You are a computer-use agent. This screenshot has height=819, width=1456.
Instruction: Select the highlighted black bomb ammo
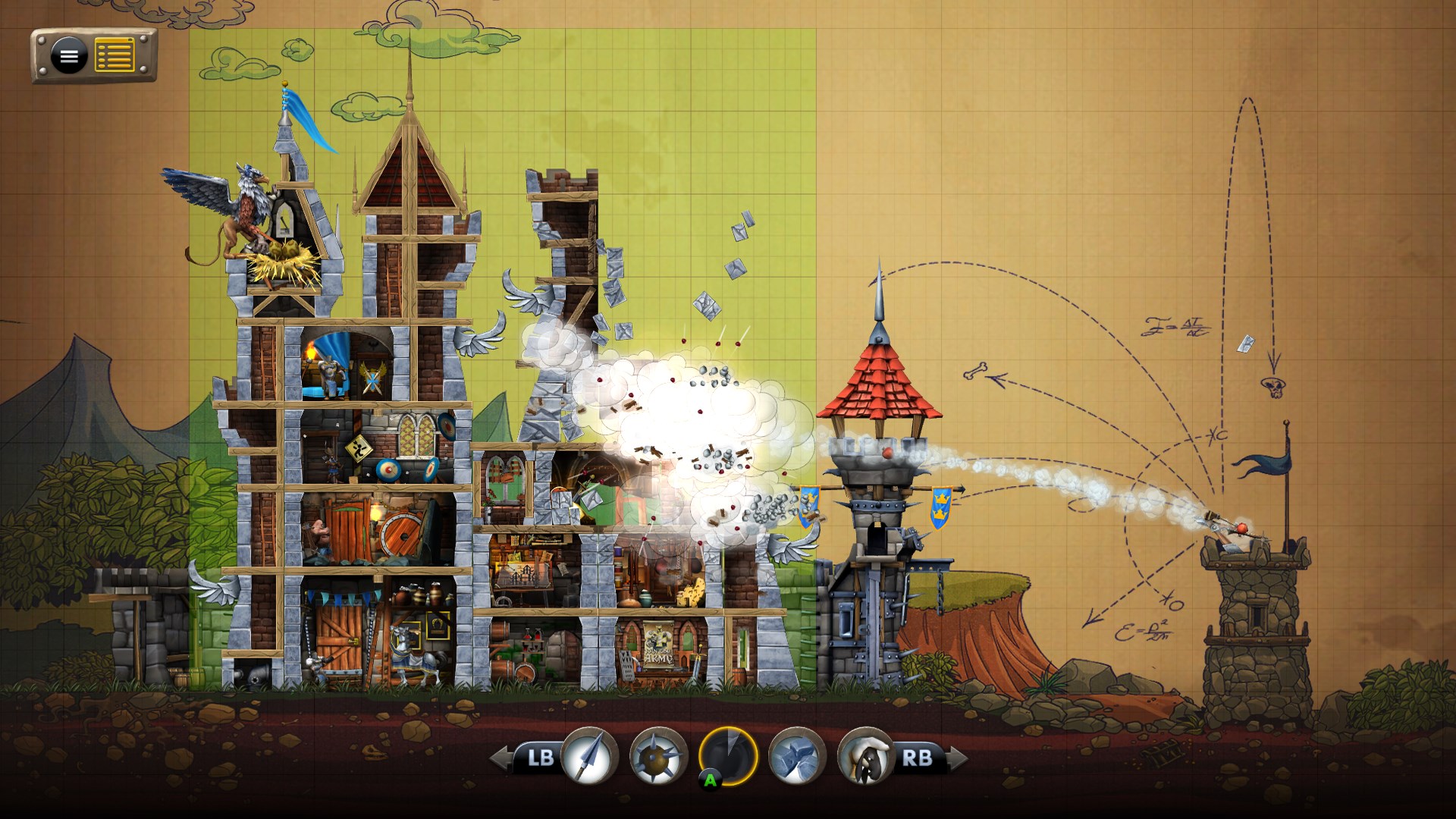tap(728, 756)
